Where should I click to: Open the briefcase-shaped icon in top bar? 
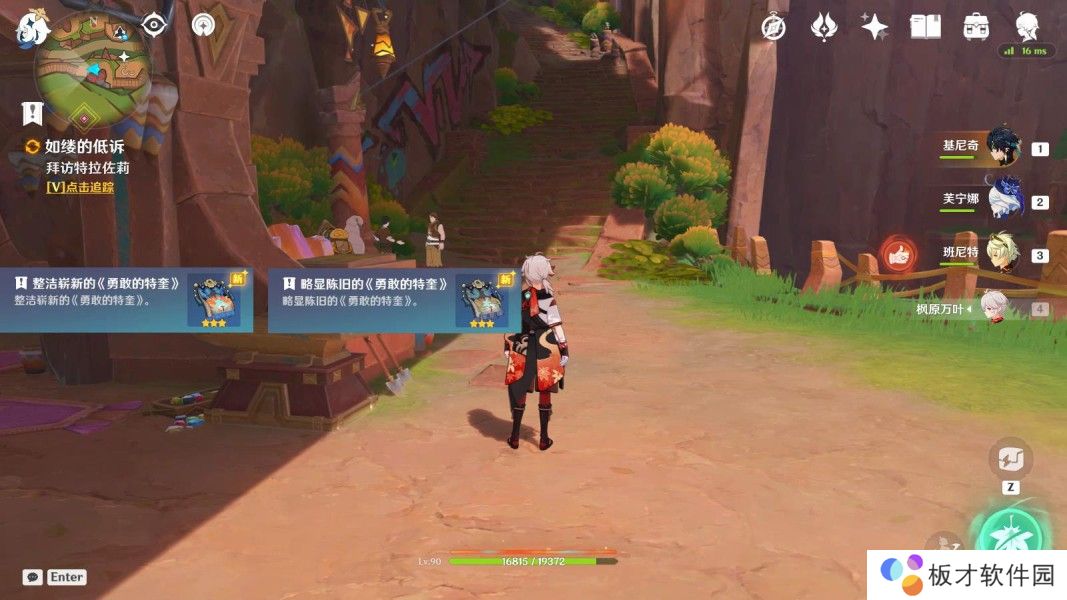click(x=976, y=27)
